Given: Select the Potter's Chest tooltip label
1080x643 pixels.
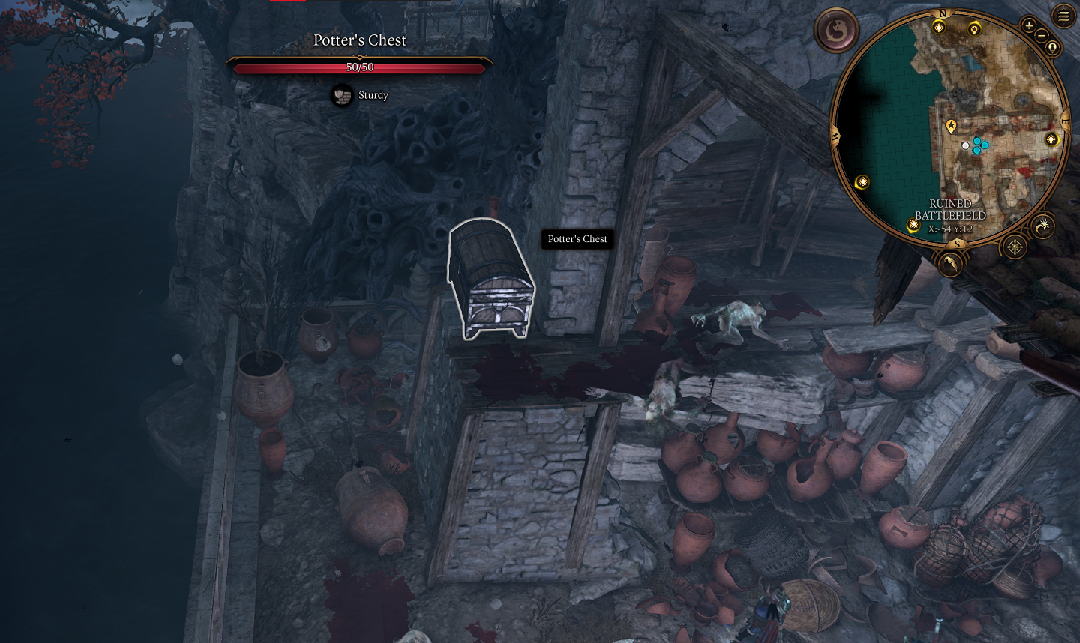Looking at the screenshot, I should [x=578, y=239].
